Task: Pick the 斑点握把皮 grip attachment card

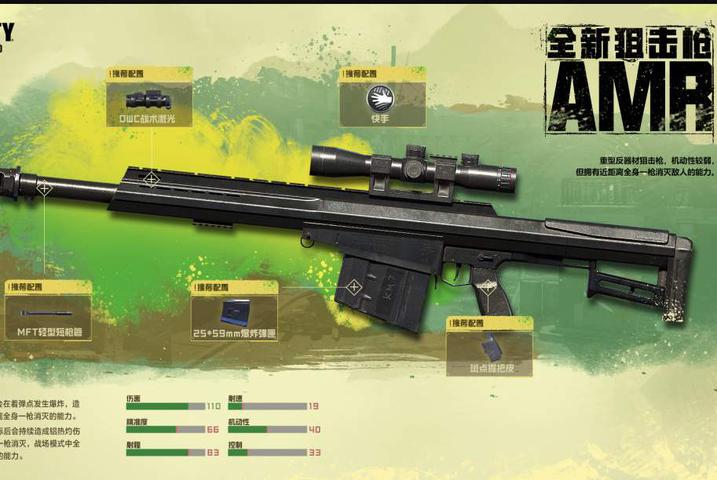Action: 488,348
